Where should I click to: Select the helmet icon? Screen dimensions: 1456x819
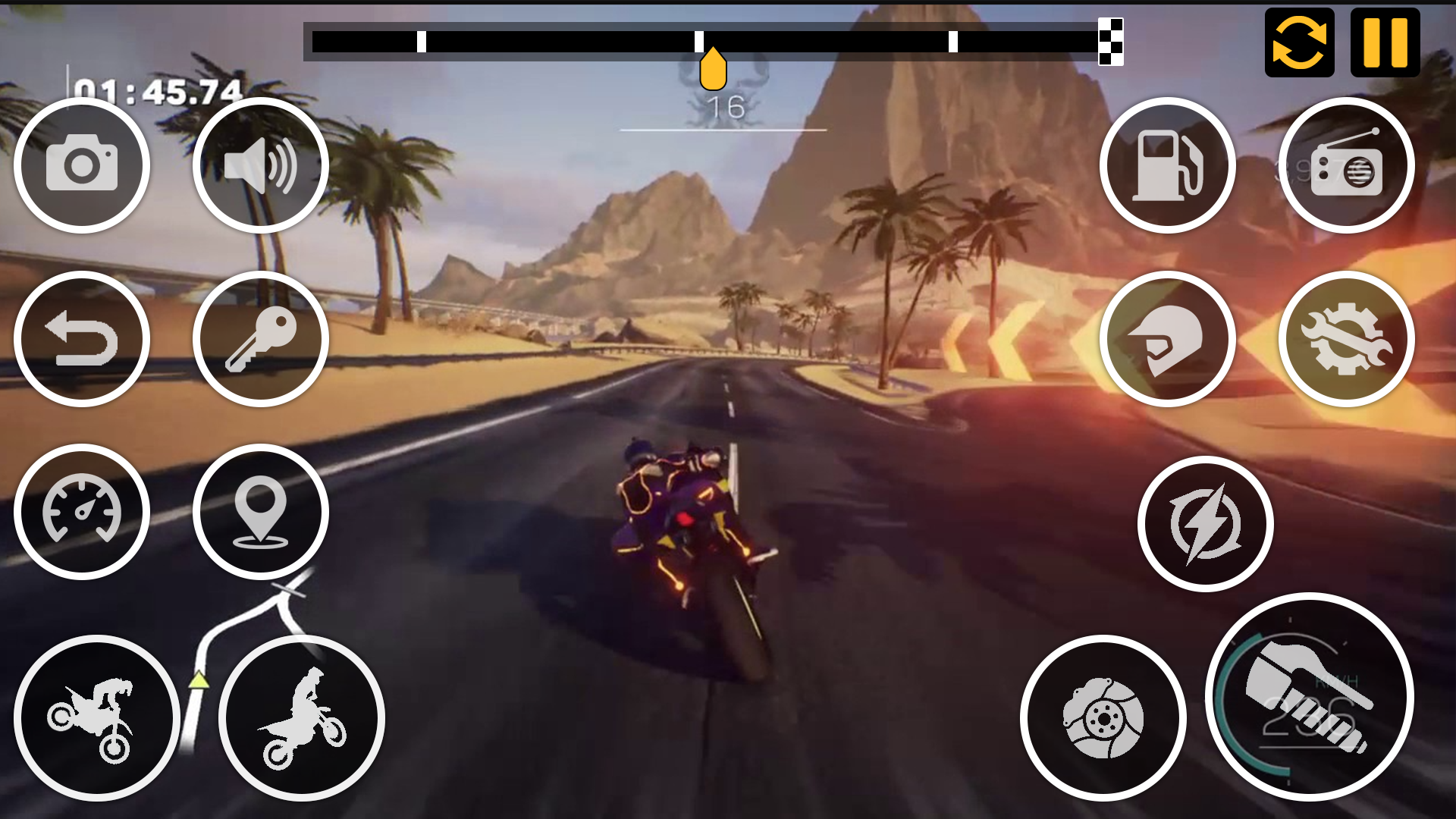coord(1168,339)
